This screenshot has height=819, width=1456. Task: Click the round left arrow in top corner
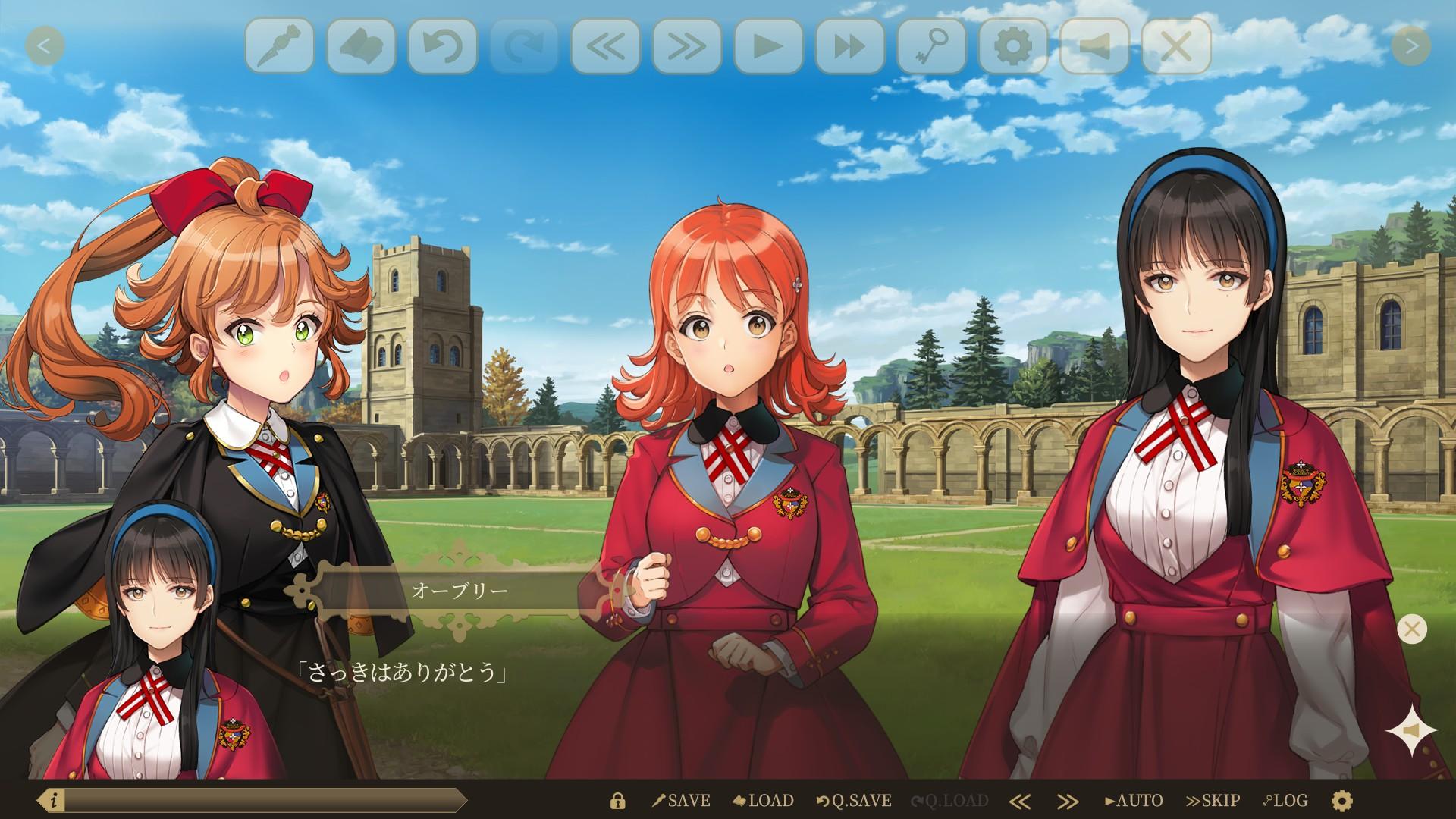pyautogui.click(x=45, y=46)
